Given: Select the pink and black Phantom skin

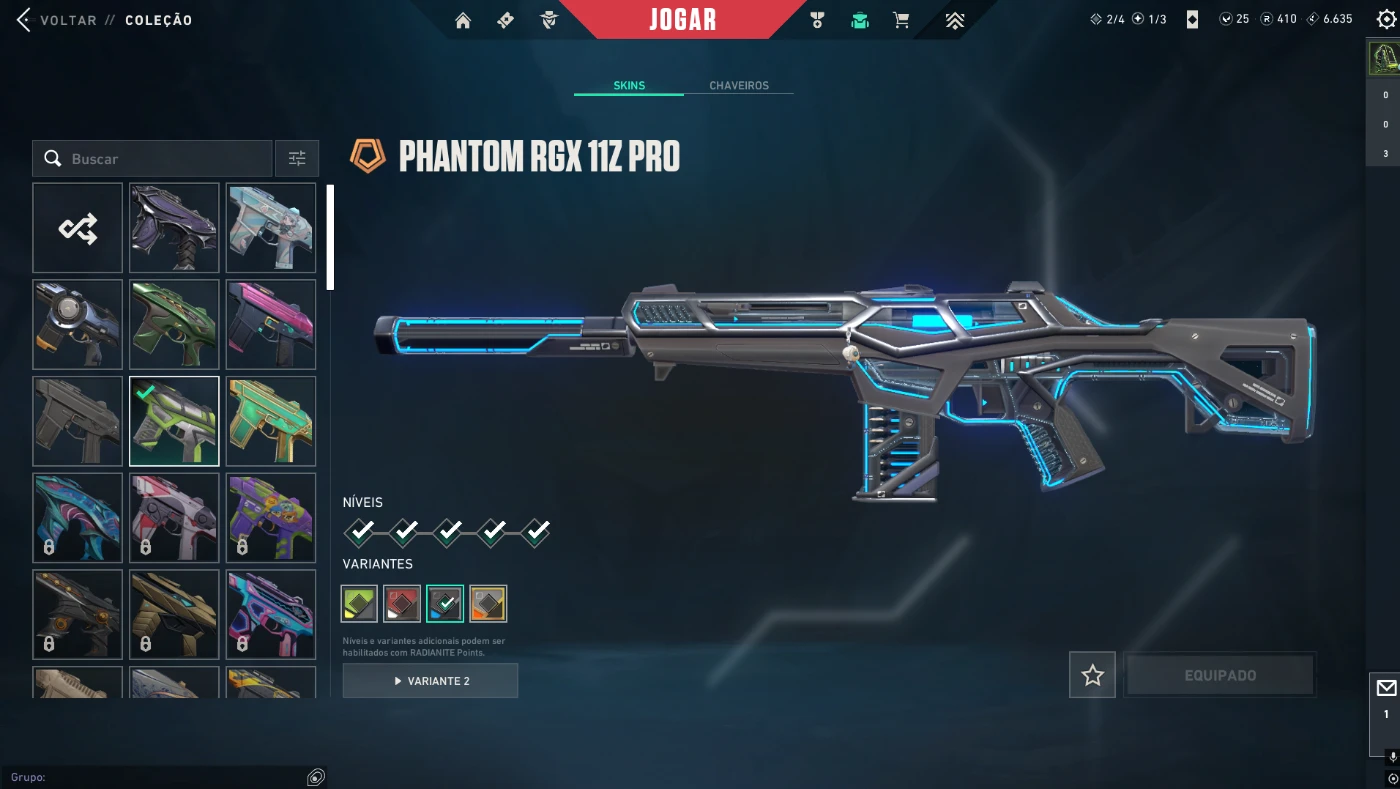Looking at the screenshot, I should 271,325.
